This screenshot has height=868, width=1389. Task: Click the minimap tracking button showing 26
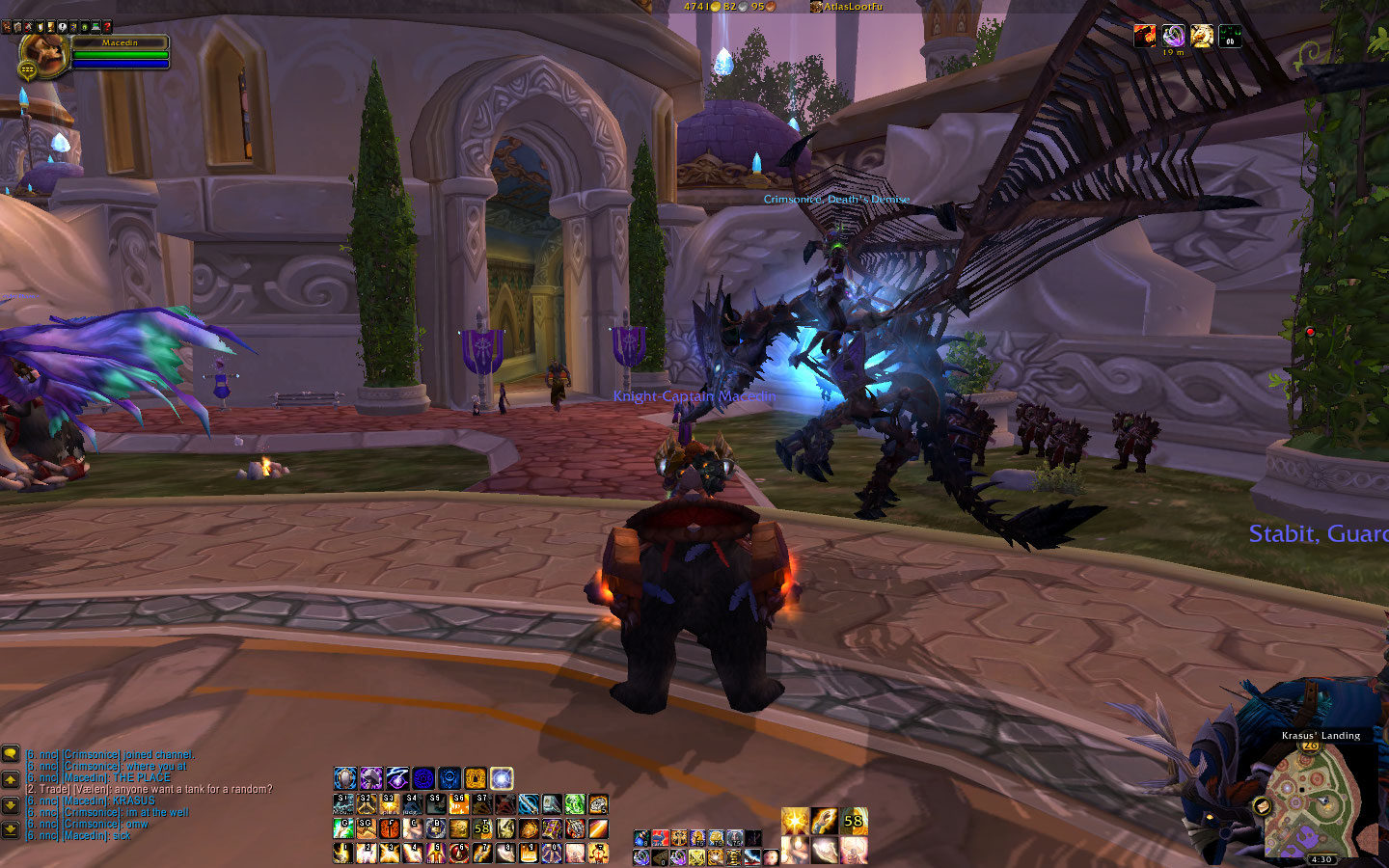click(1310, 746)
